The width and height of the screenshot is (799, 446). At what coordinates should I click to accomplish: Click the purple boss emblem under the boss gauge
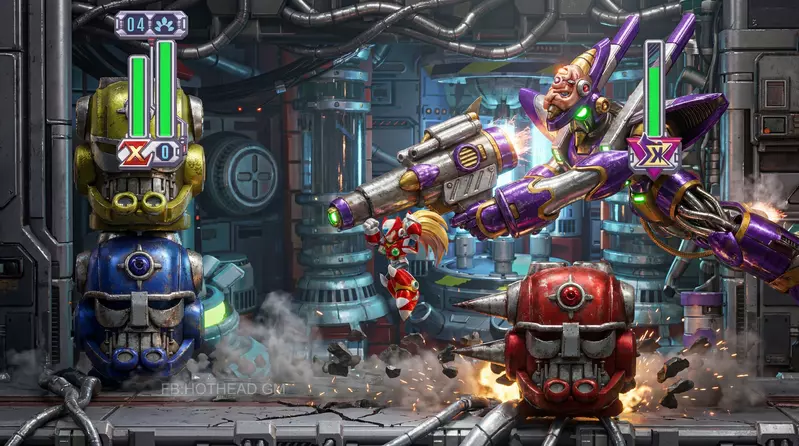coord(651,154)
